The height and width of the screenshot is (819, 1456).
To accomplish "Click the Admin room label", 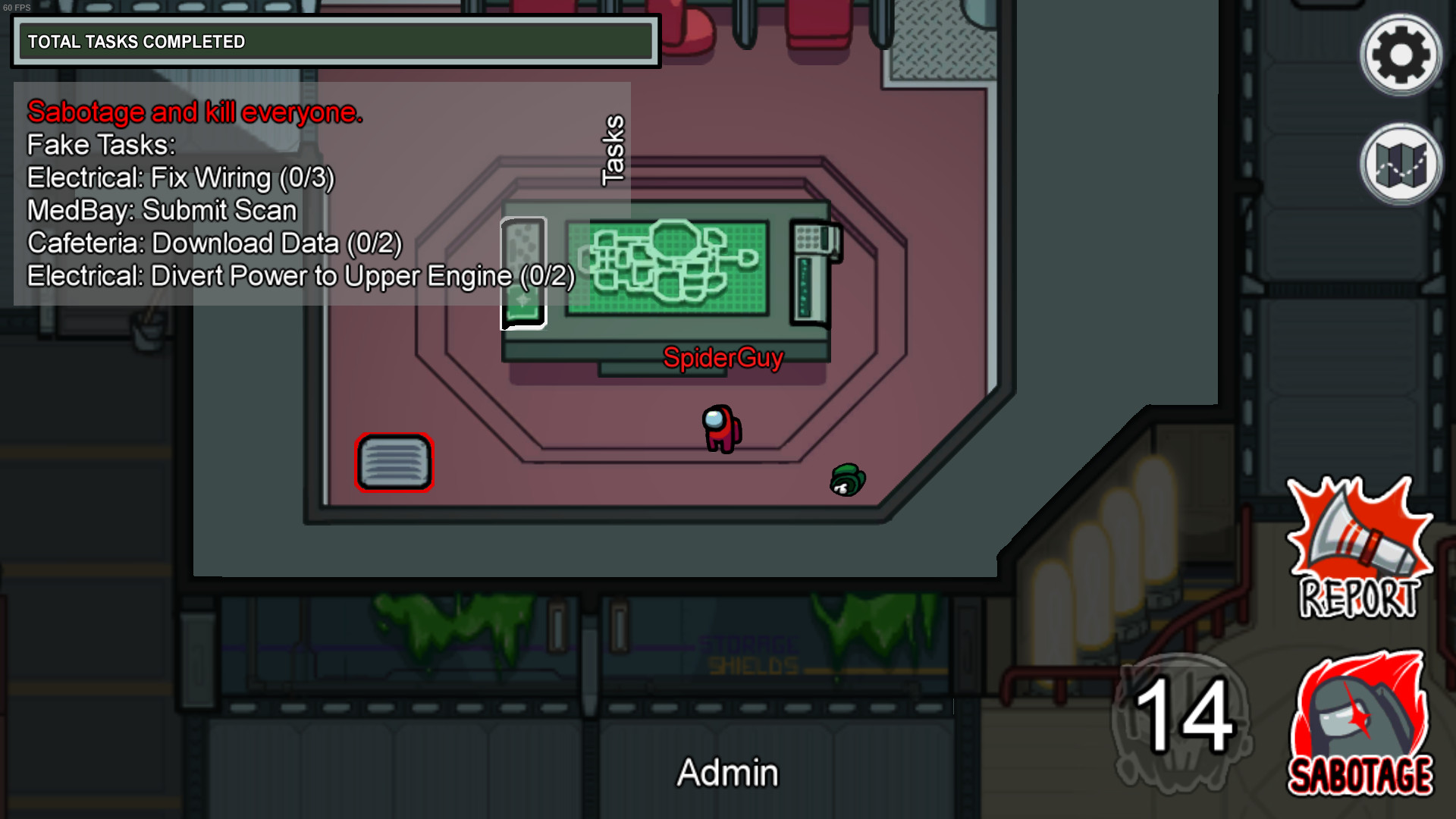I will click(726, 773).
